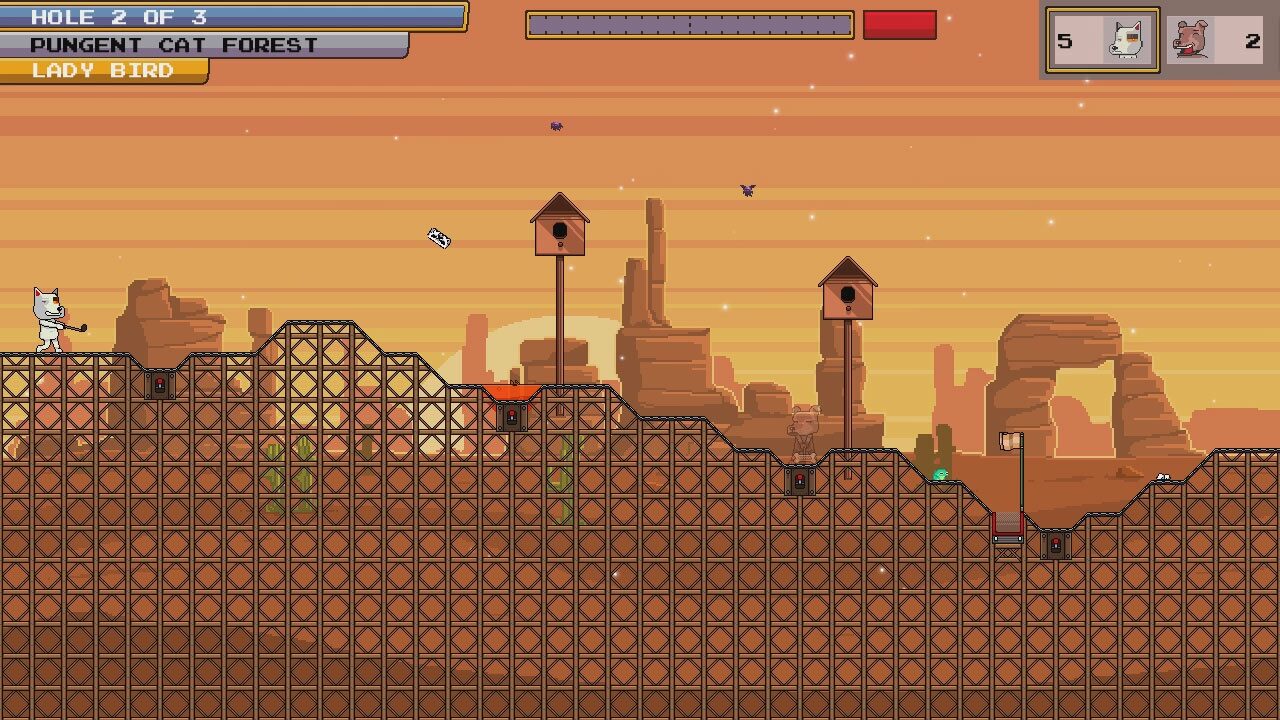1280x720 pixels.
Task: Click the flying scorecard in the sky
Action: pos(437,240)
